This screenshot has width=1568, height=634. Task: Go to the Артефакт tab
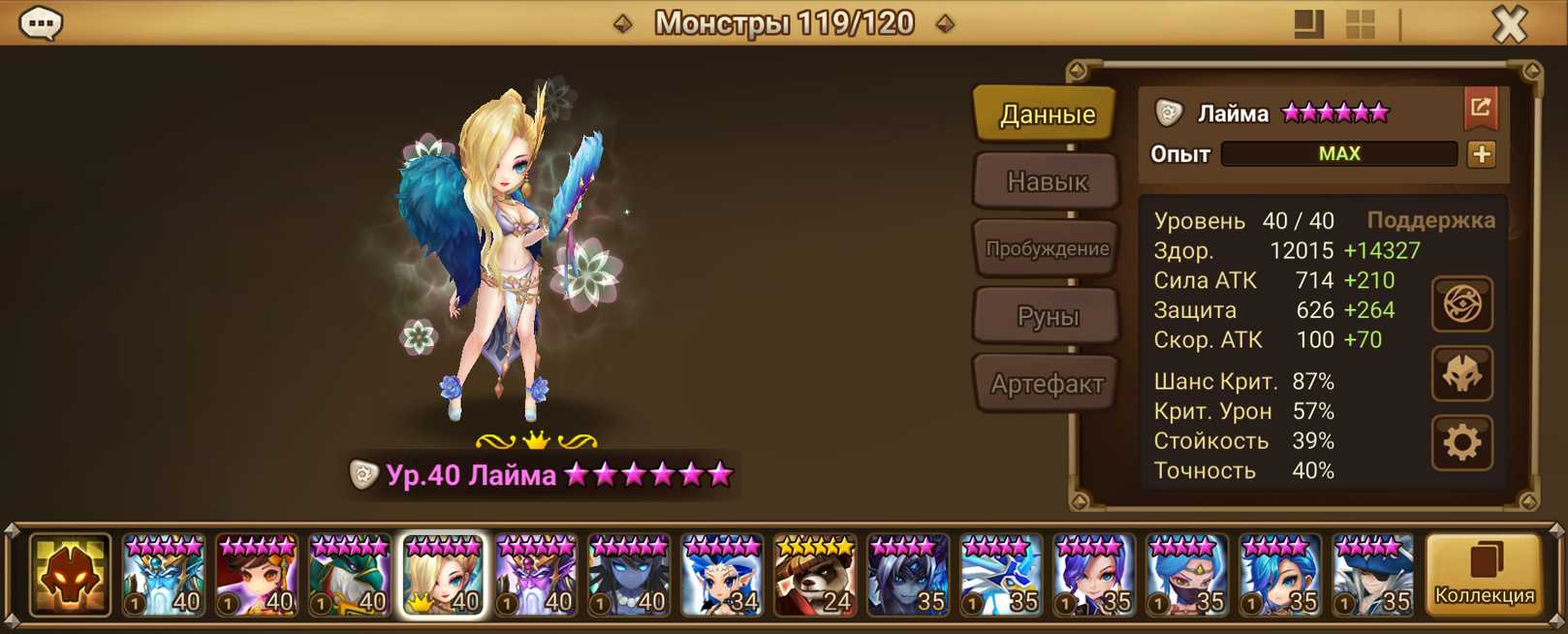[1047, 384]
